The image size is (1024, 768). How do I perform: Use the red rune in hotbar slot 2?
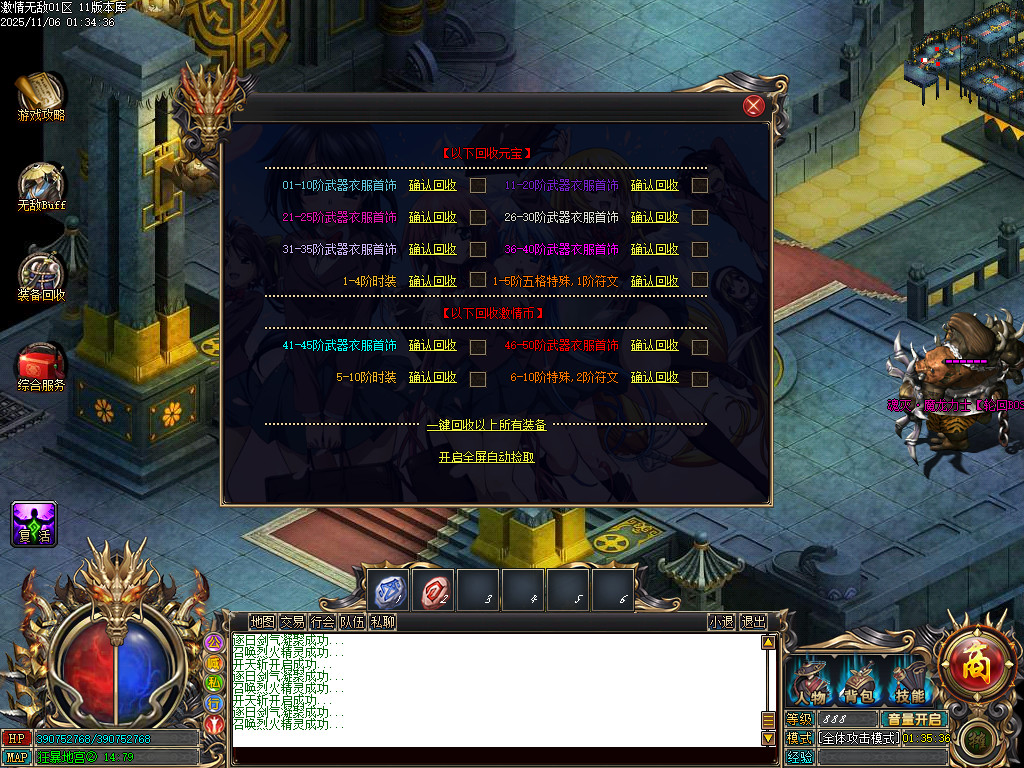tap(432, 590)
